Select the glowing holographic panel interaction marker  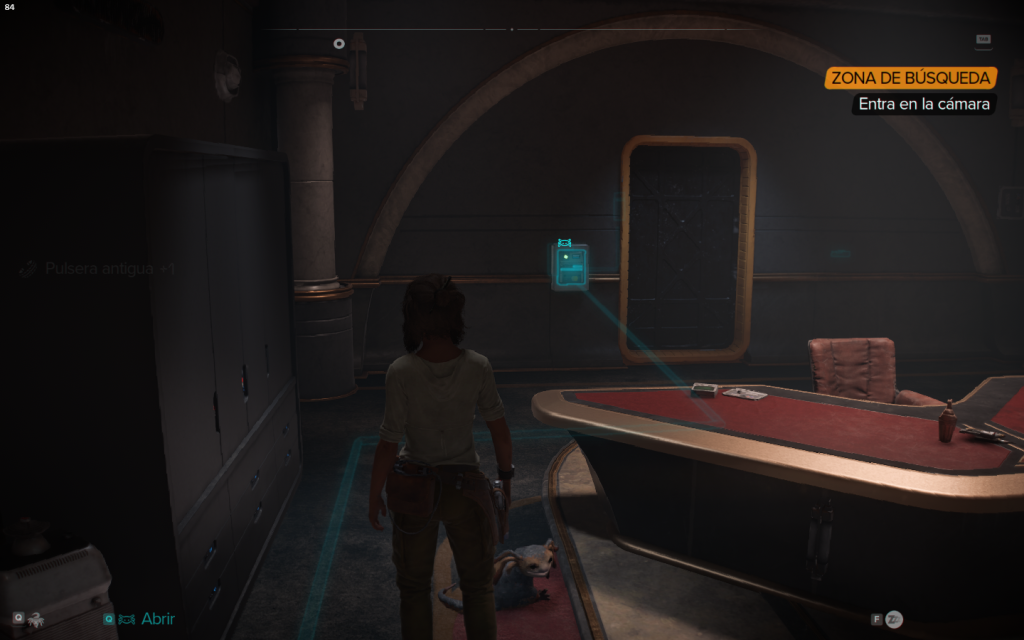point(570,268)
